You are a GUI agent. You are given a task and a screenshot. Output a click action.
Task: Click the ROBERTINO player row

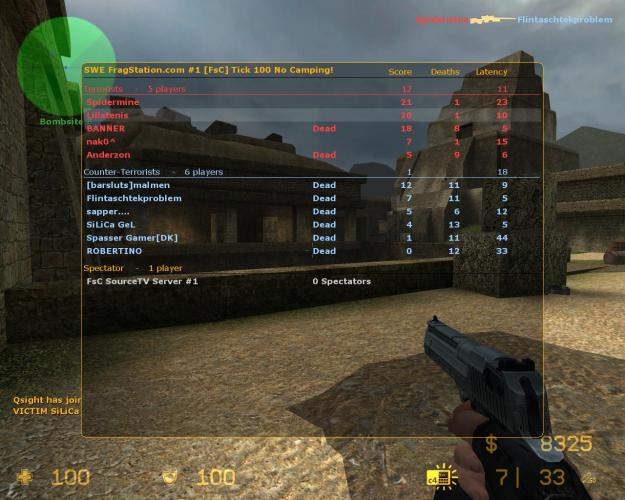pos(114,250)
